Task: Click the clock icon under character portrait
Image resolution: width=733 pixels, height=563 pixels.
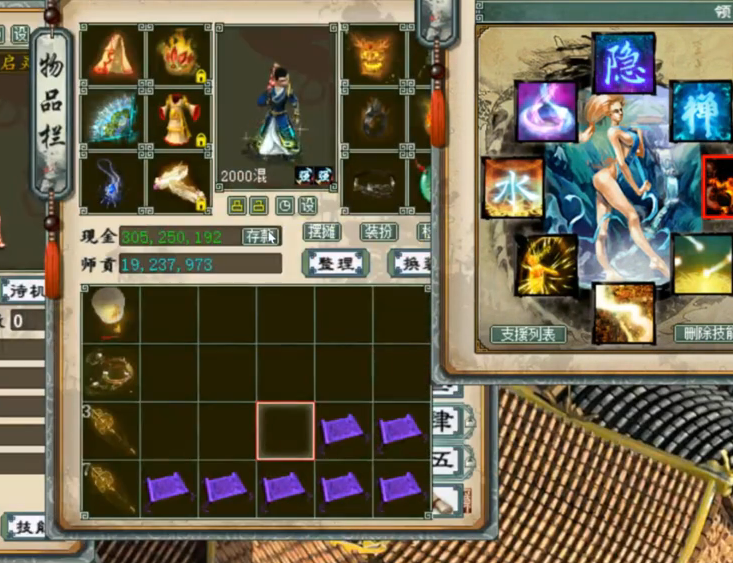Action: tap(284, 205)
